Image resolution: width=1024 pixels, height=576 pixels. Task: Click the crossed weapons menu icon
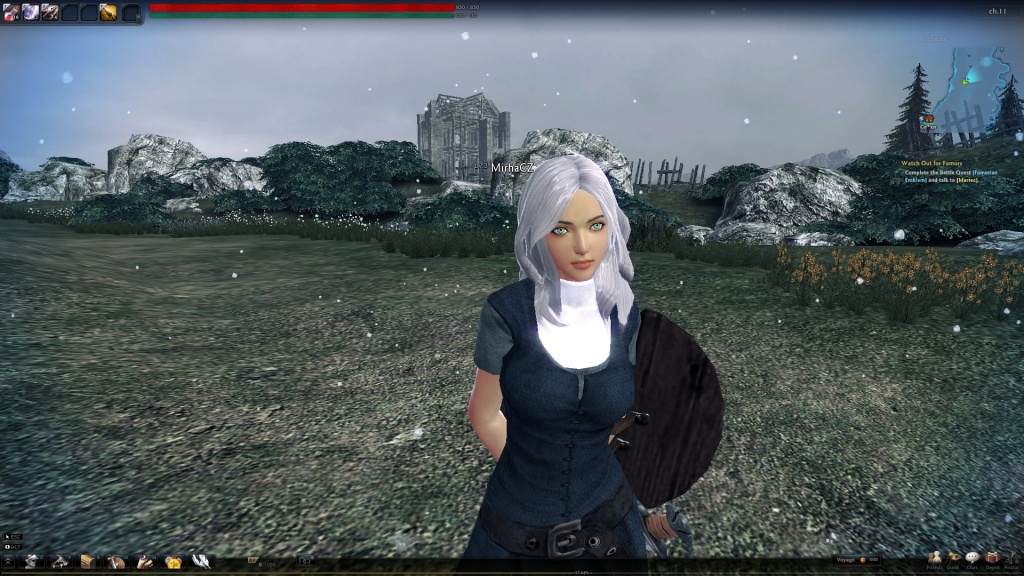(60, 561)
